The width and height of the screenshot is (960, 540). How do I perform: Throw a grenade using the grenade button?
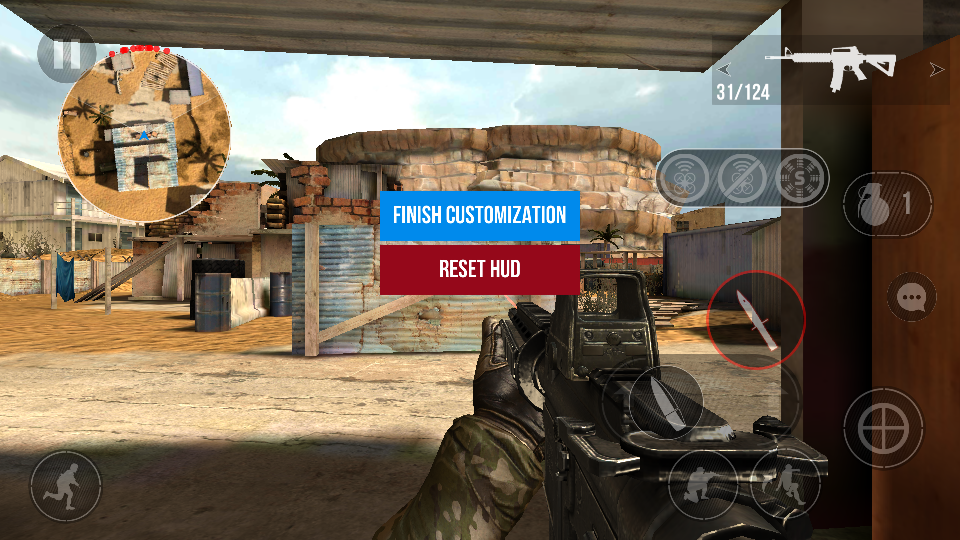coord(880,205)
